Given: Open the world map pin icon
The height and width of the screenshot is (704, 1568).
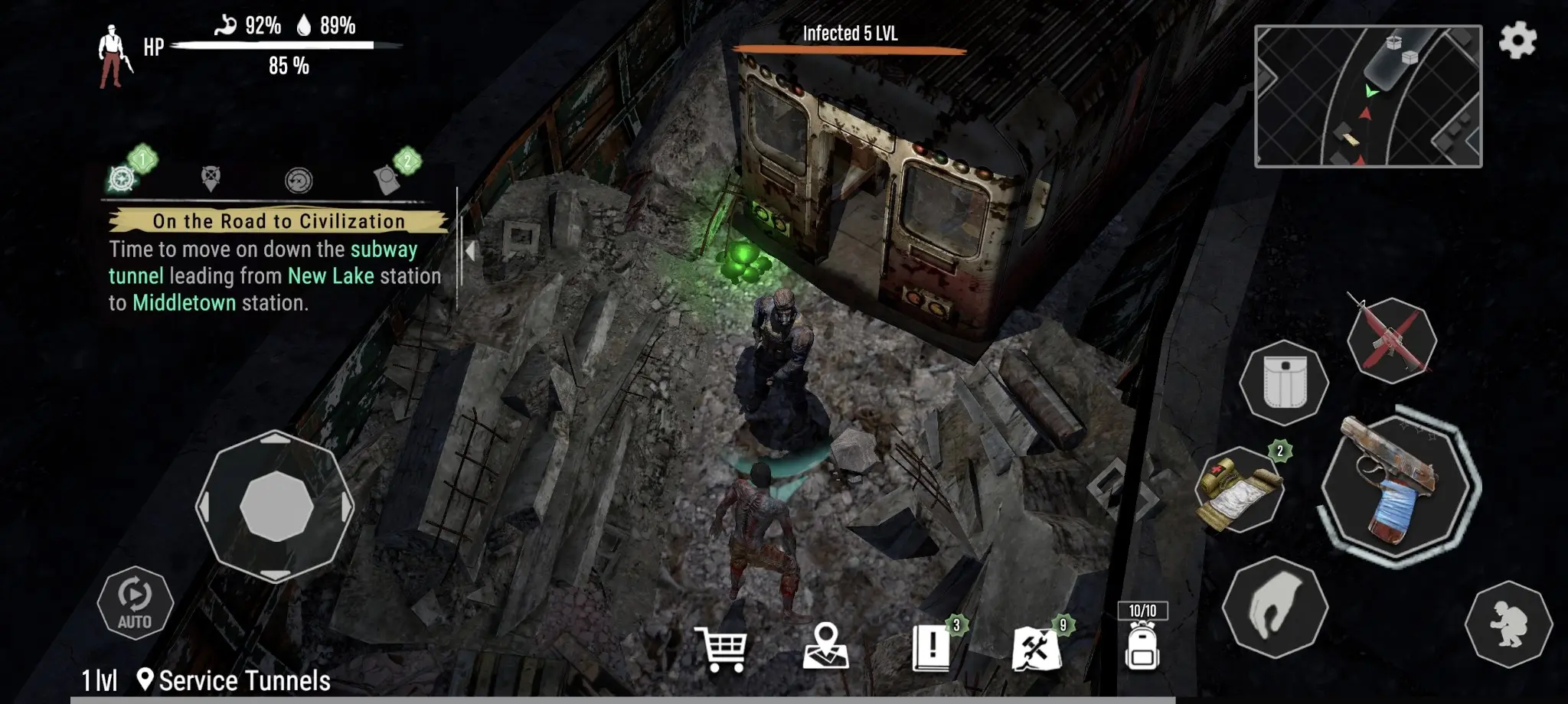Looking at the screenshot, I should 825,647.
